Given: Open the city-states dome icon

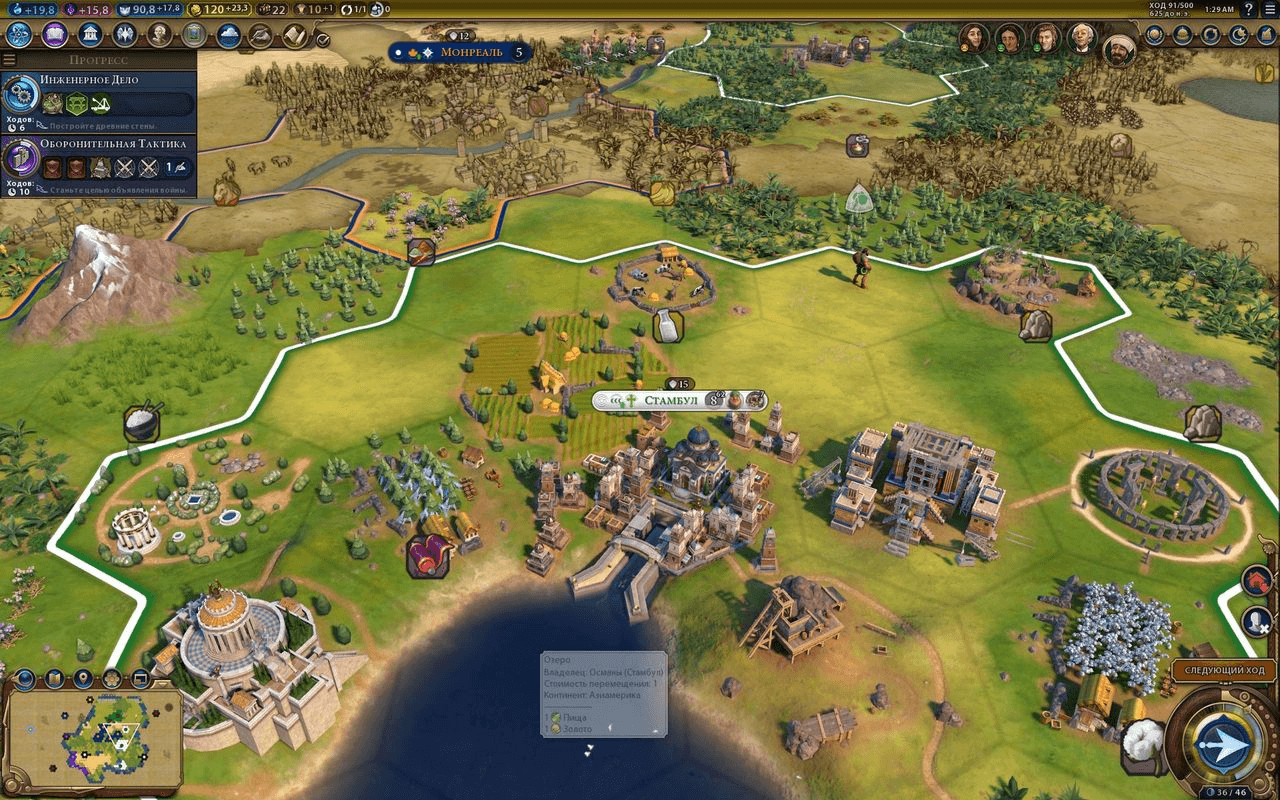Looking at the screenshot, I should tap(1183, 34).
